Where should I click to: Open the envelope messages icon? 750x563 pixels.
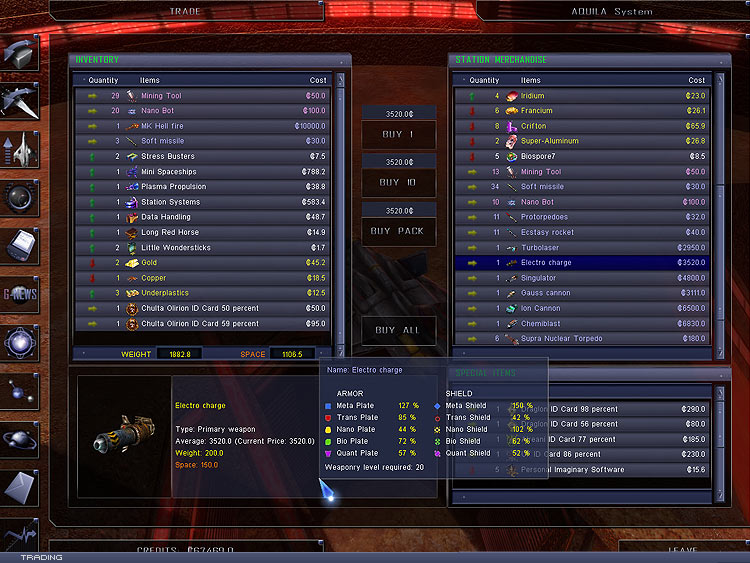tap(20, 488)
